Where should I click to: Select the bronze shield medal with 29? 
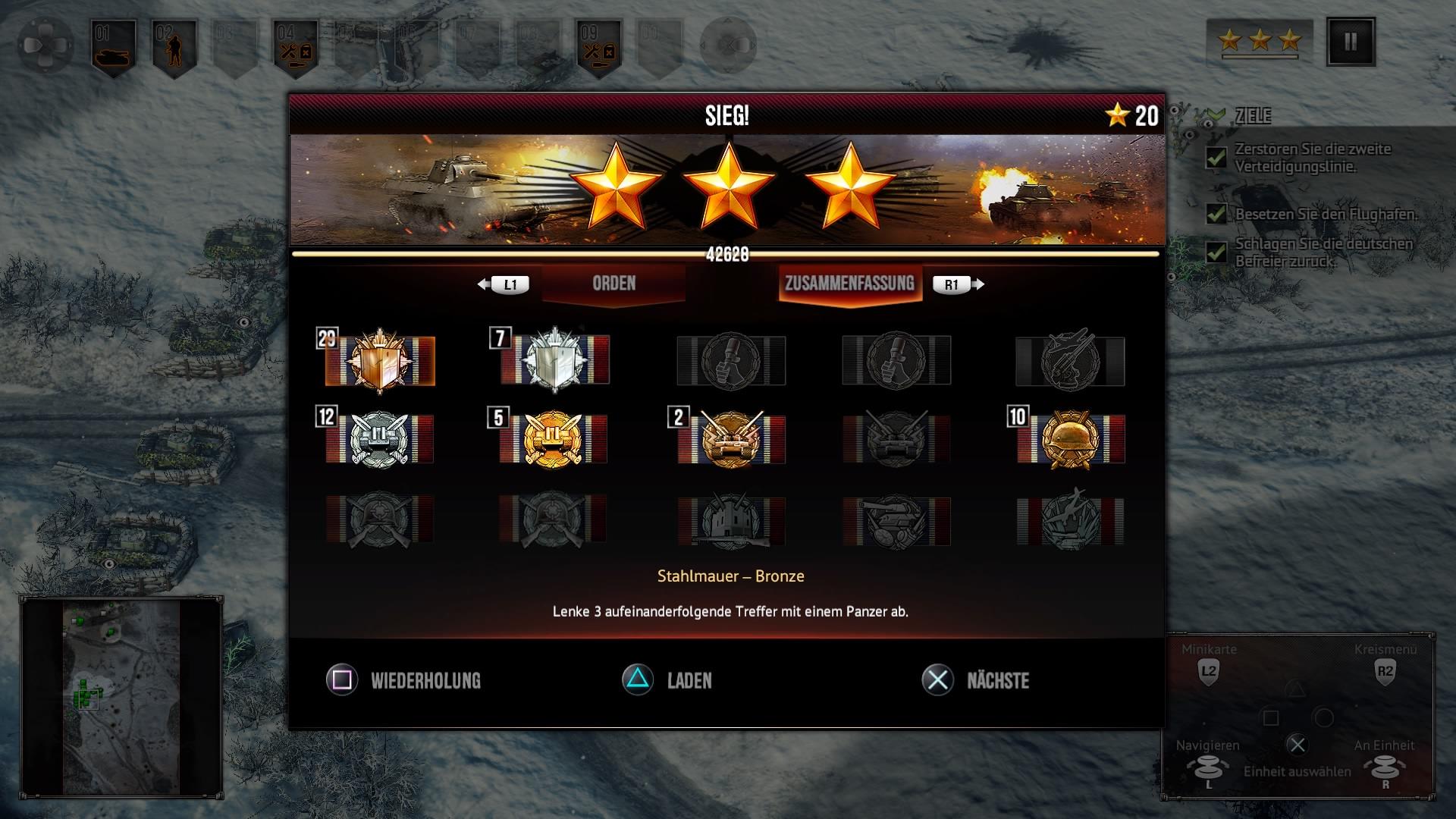(x=380, y=361)
